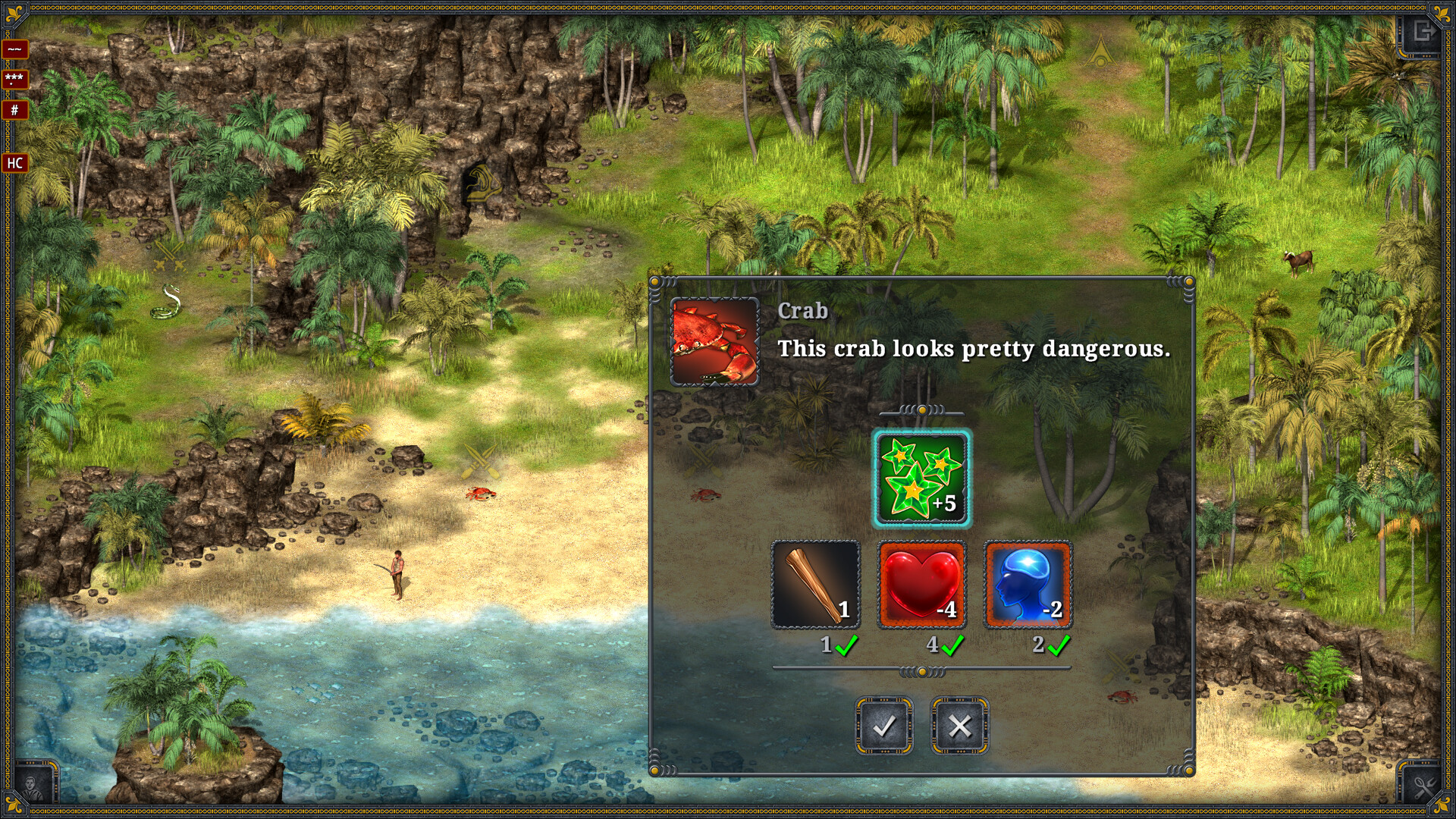Toggle the red 'HC' button
This screenshot has height=819, width=1456.
(14, 162)
